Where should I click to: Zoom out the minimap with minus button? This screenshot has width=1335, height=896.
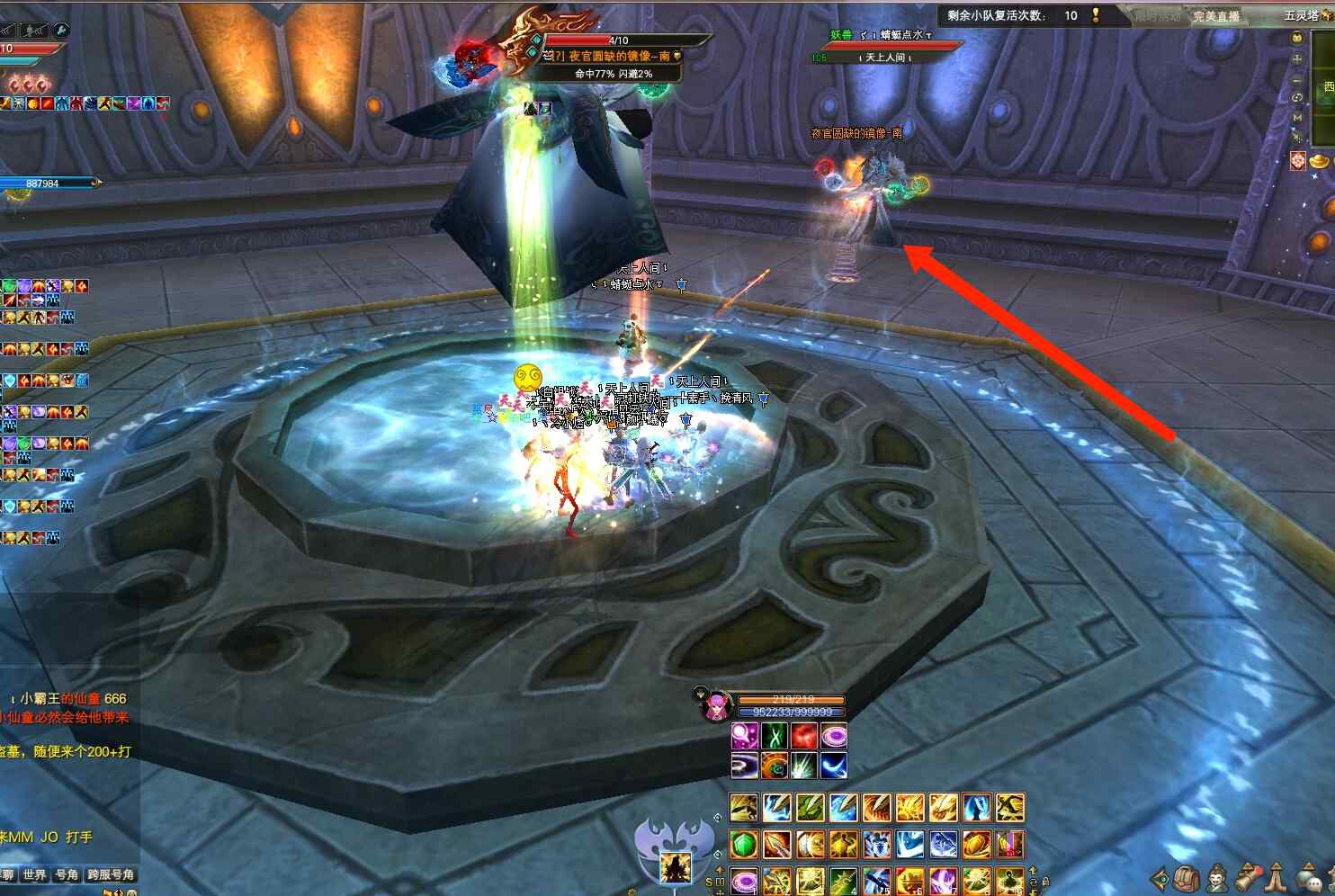click(x=1297, y=78)
